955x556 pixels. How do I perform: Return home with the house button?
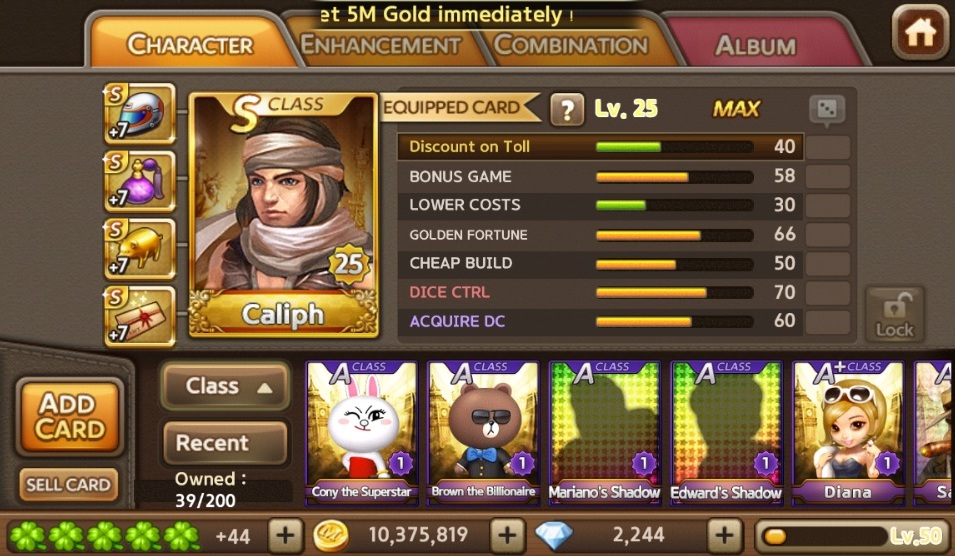[x=919, y=34]
